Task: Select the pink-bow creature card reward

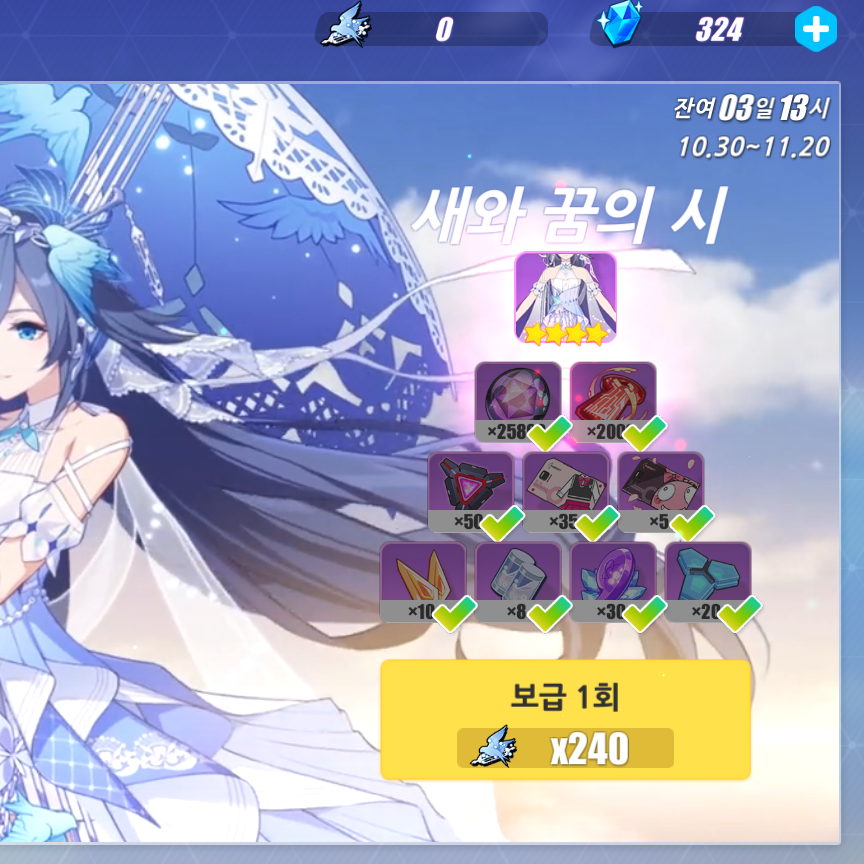Action: tap(660, 490)
